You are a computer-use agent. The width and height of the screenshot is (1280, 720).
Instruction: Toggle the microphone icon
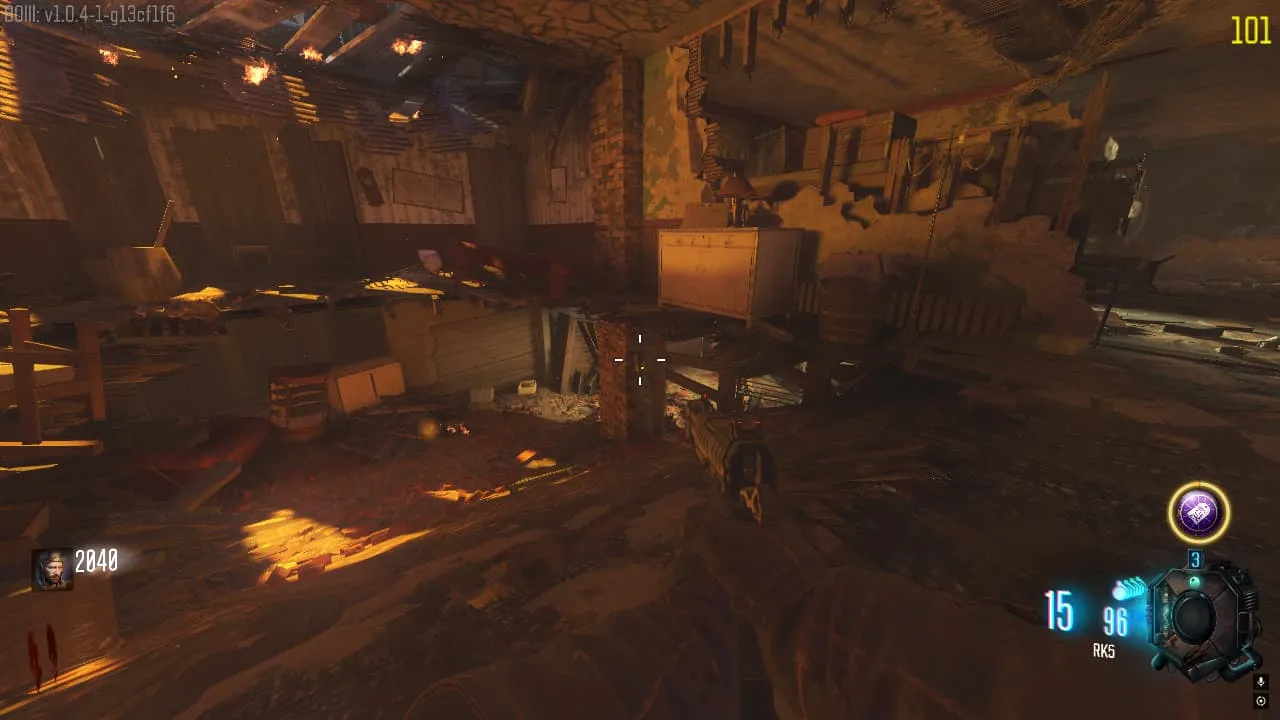point(1260,682)
